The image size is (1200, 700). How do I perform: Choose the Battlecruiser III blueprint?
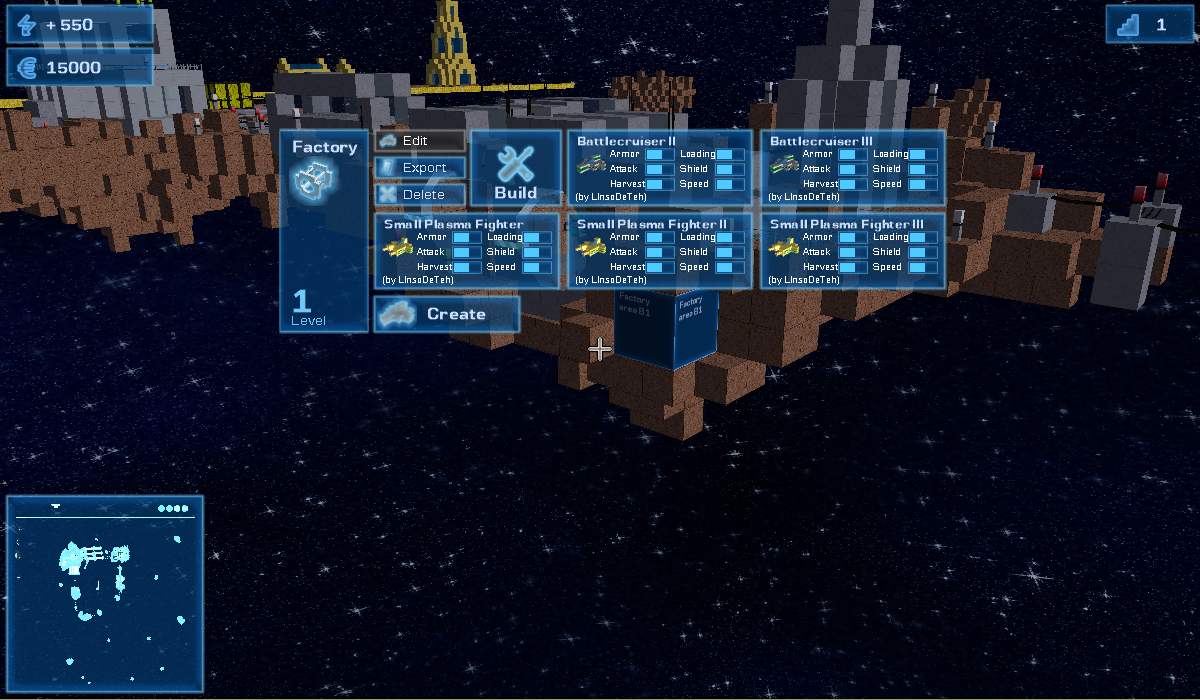tap(853, 168)
